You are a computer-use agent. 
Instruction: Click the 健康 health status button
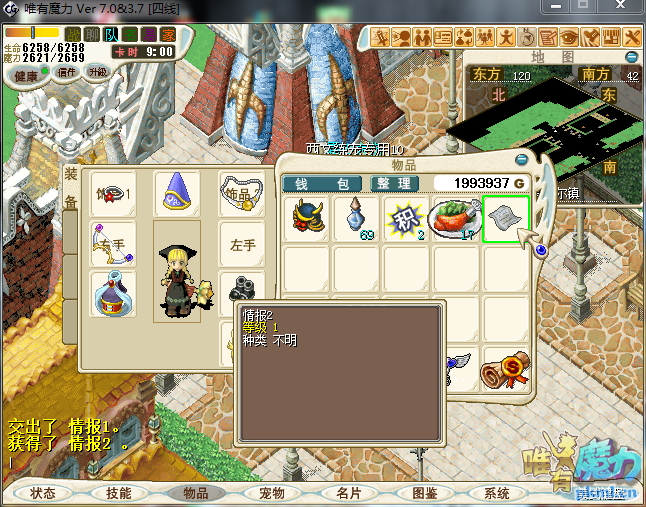click(26, 76)
